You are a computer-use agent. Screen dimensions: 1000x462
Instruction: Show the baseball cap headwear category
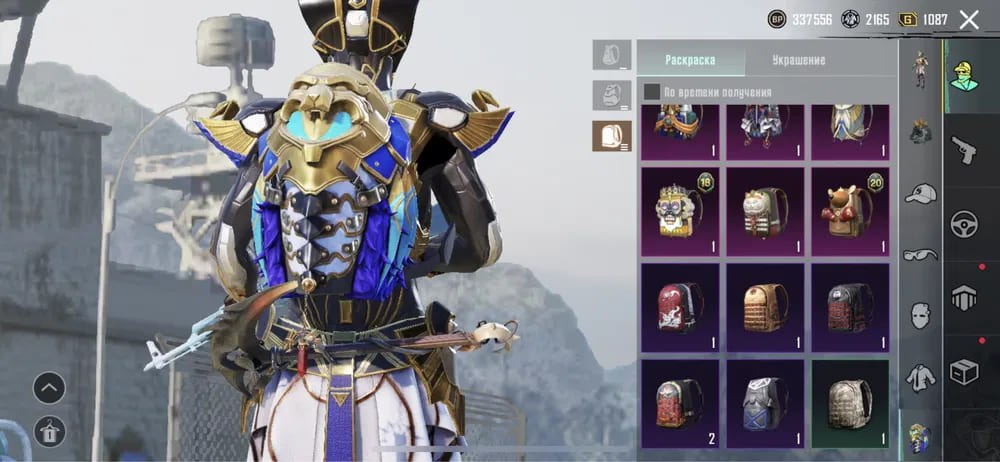(x=920, y=193)
